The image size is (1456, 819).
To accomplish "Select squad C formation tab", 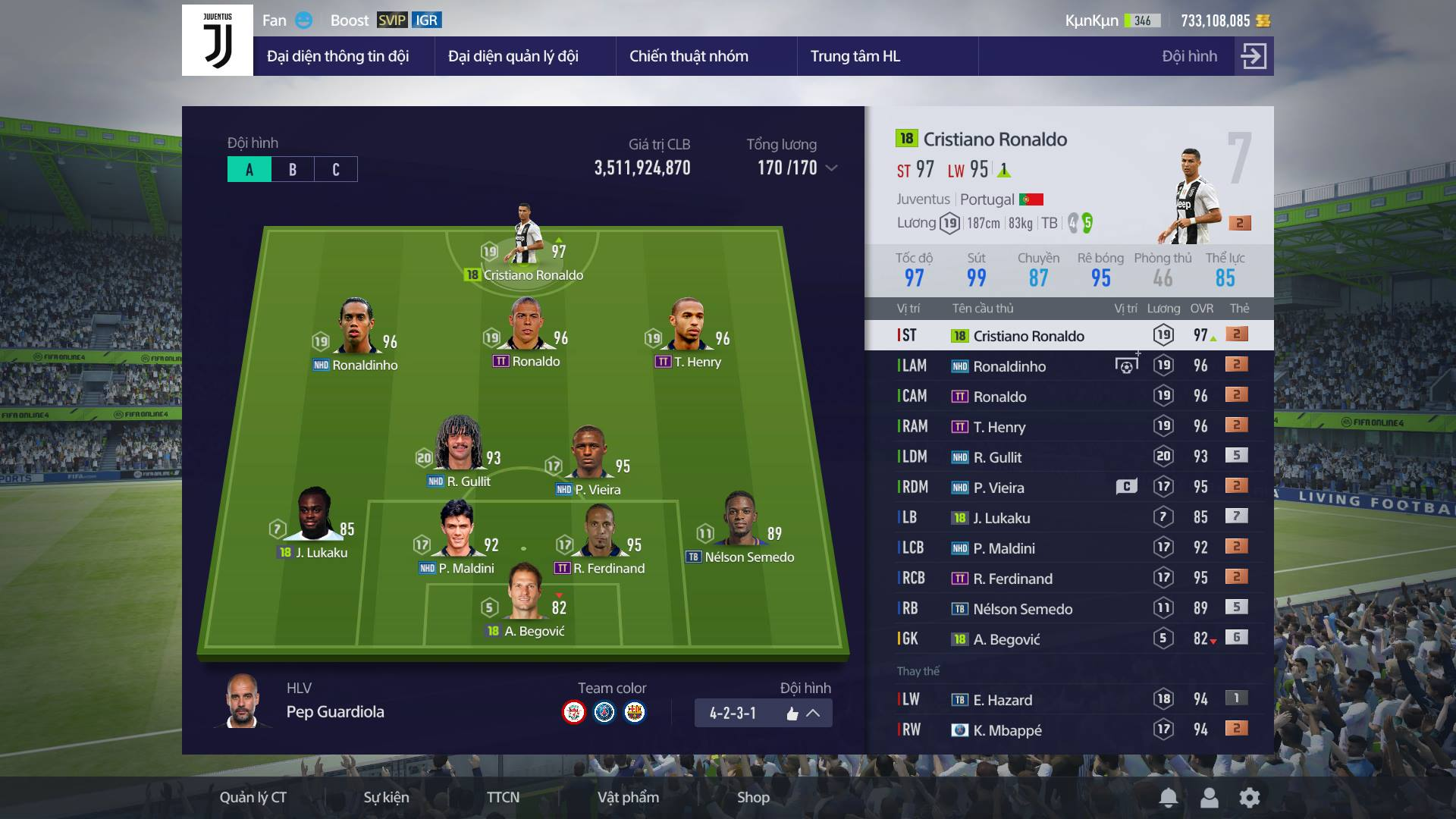I will click(336, 169).
